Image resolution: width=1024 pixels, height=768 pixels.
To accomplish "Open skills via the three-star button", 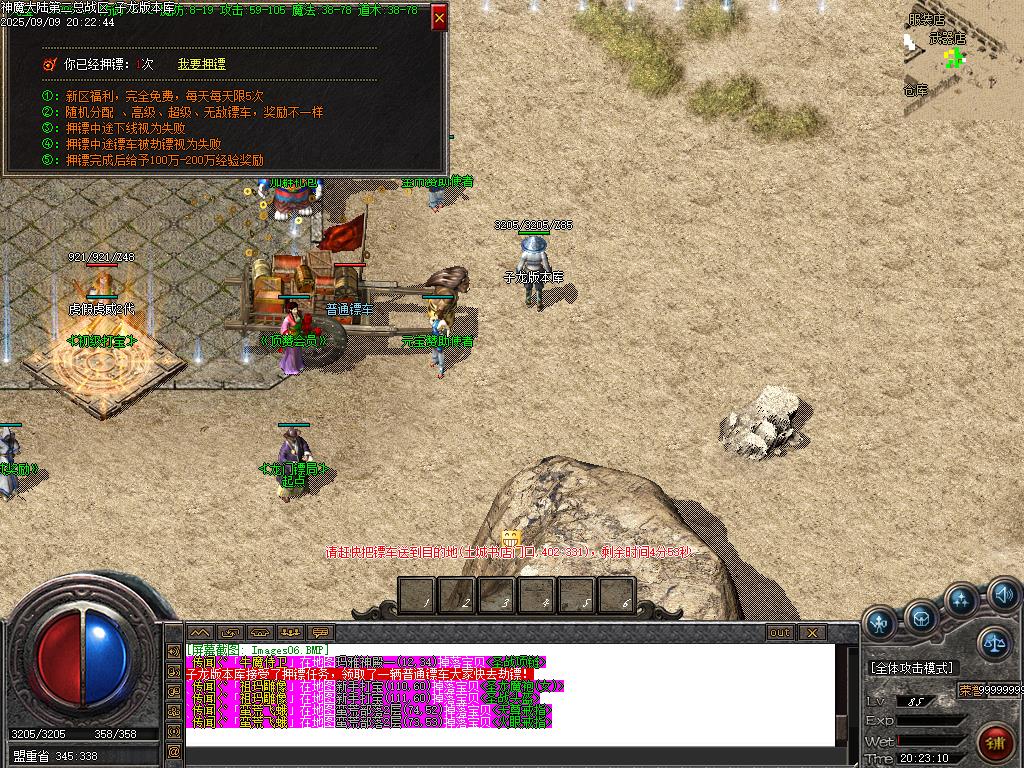I will [962, 602].
